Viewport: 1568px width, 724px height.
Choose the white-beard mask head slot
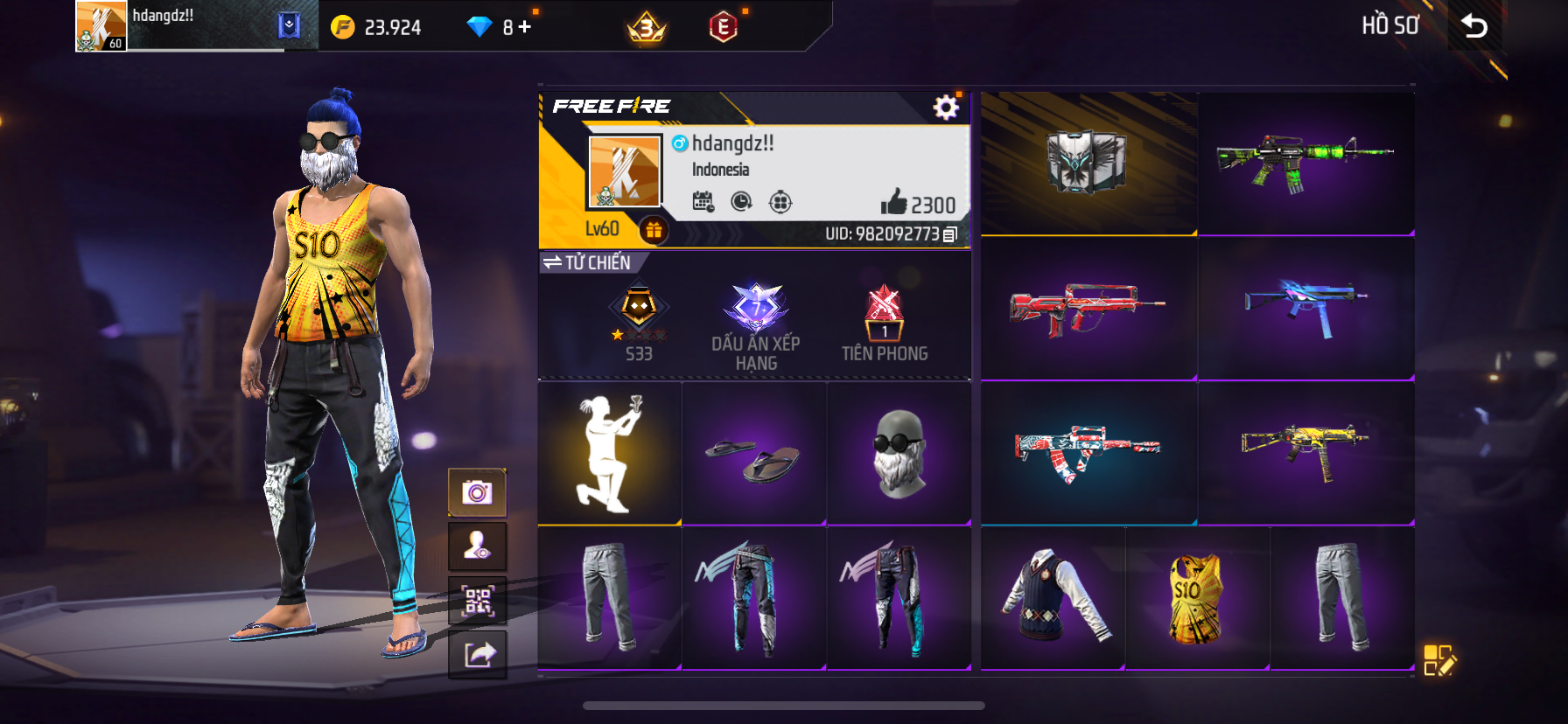click(899, 453)
